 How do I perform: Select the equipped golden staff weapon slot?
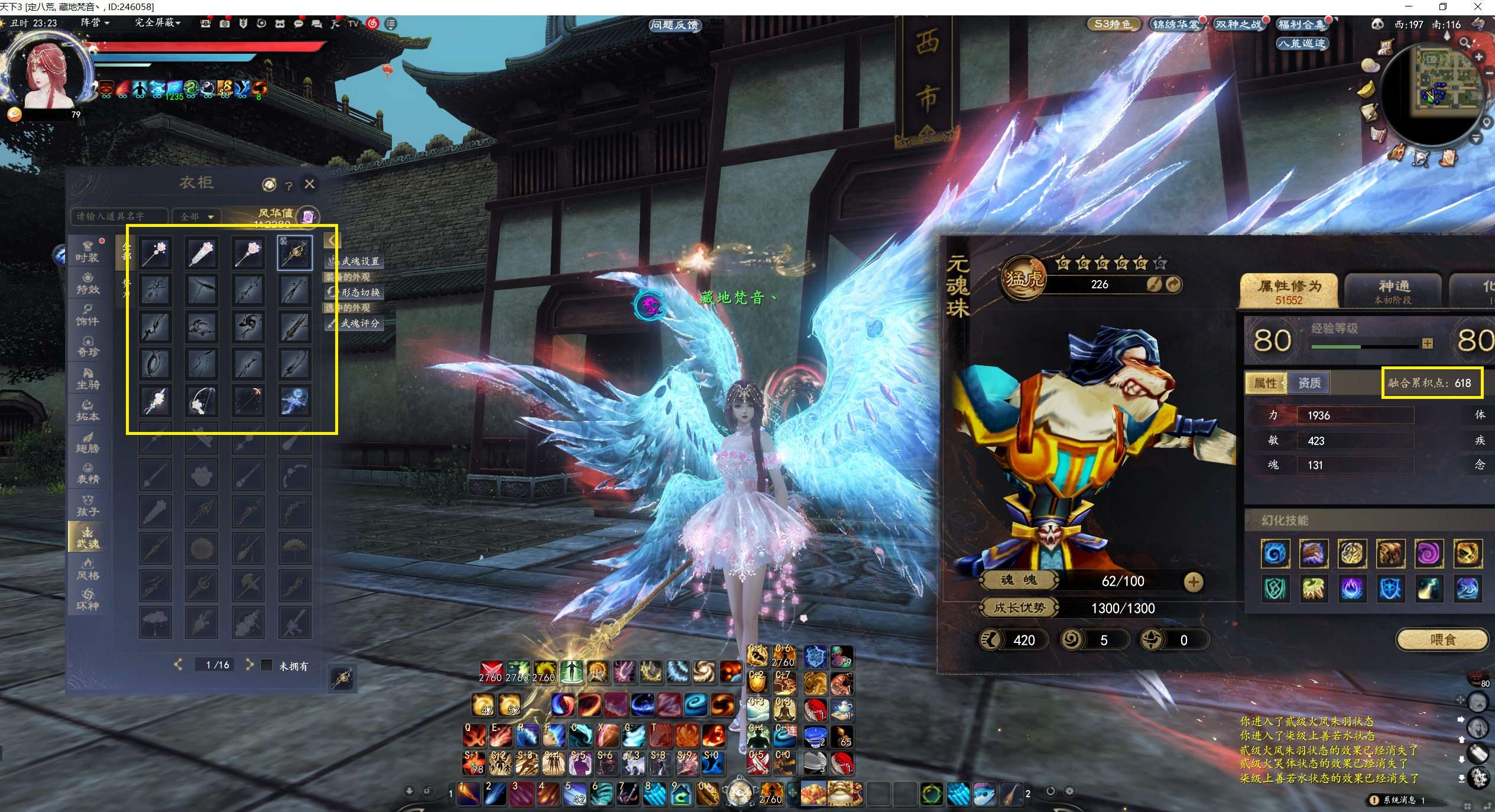(294, 253)
